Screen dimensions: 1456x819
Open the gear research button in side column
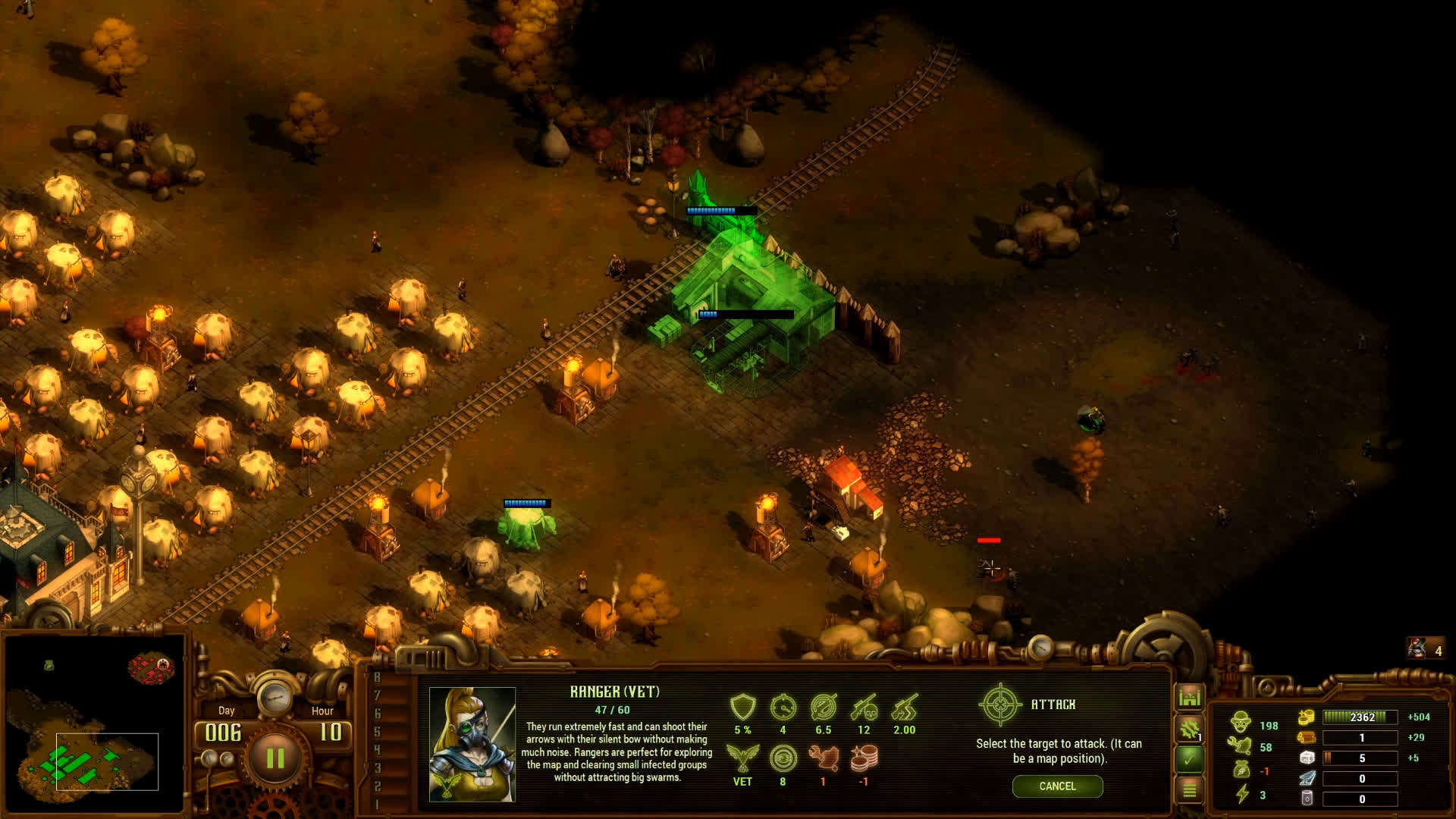coord(1189,729)
